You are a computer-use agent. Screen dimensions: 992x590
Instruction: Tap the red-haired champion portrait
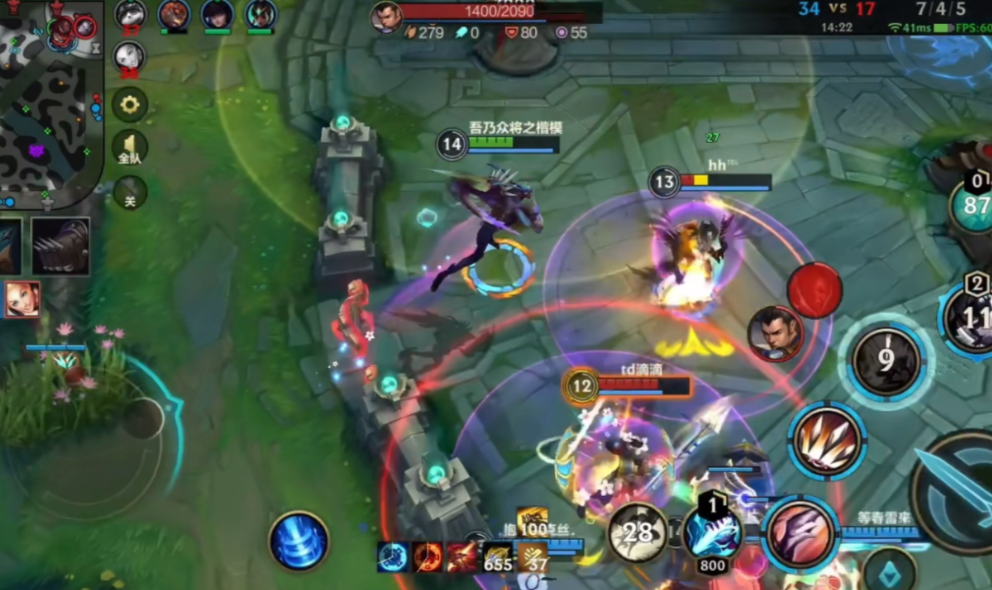pyautogui.click(x=22, y=299)
